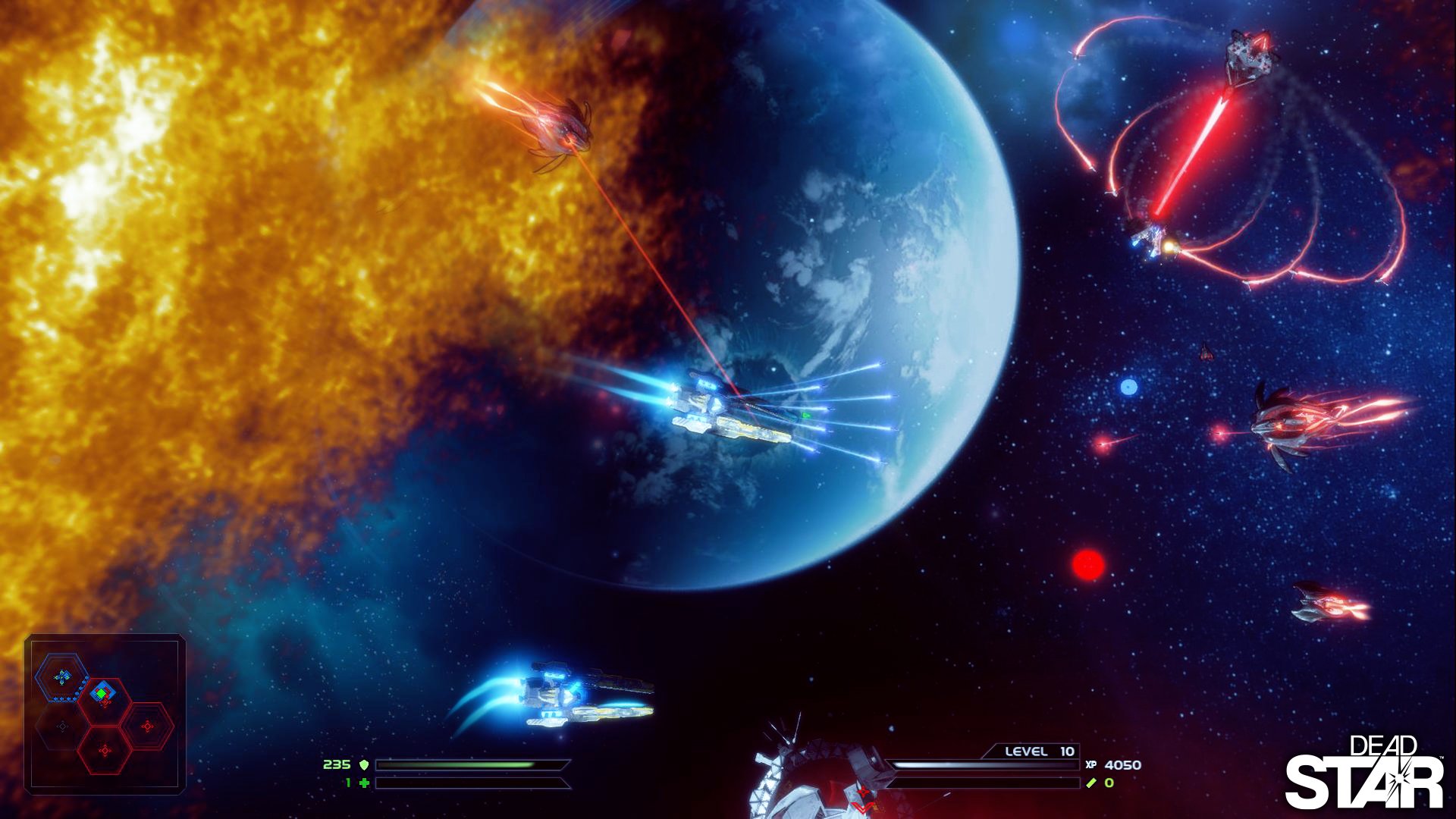Image resolution: width=1456 pixels, height=819 pixels.
Task: Select the red outpost icon in rightmost minimap hex
Action: 147,726
